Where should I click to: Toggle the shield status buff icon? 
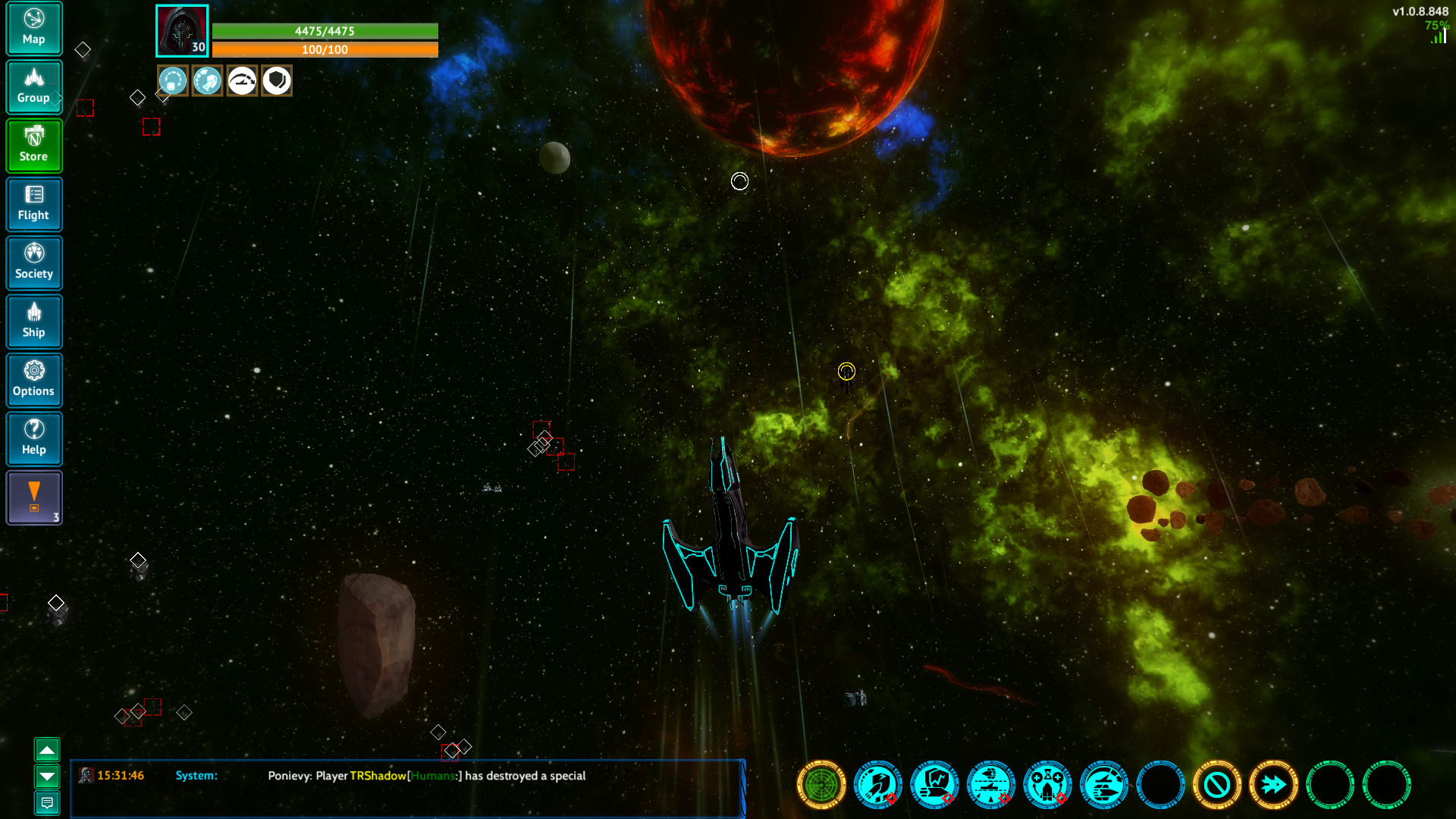(x=276, y=80)
